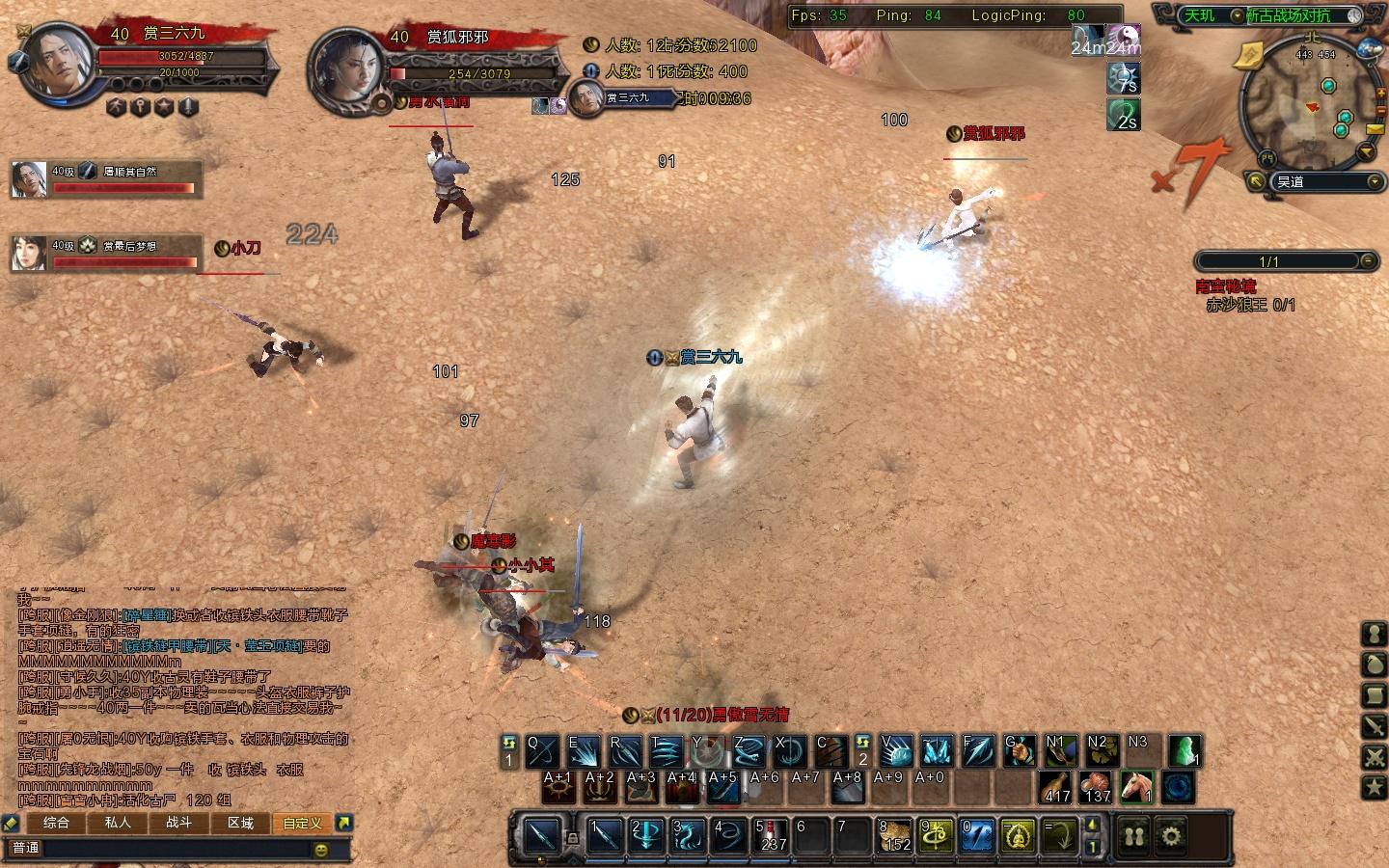Screen dimensions: 1389x868
Task: Open the world map globe icon
Action: coord(1369,48)
